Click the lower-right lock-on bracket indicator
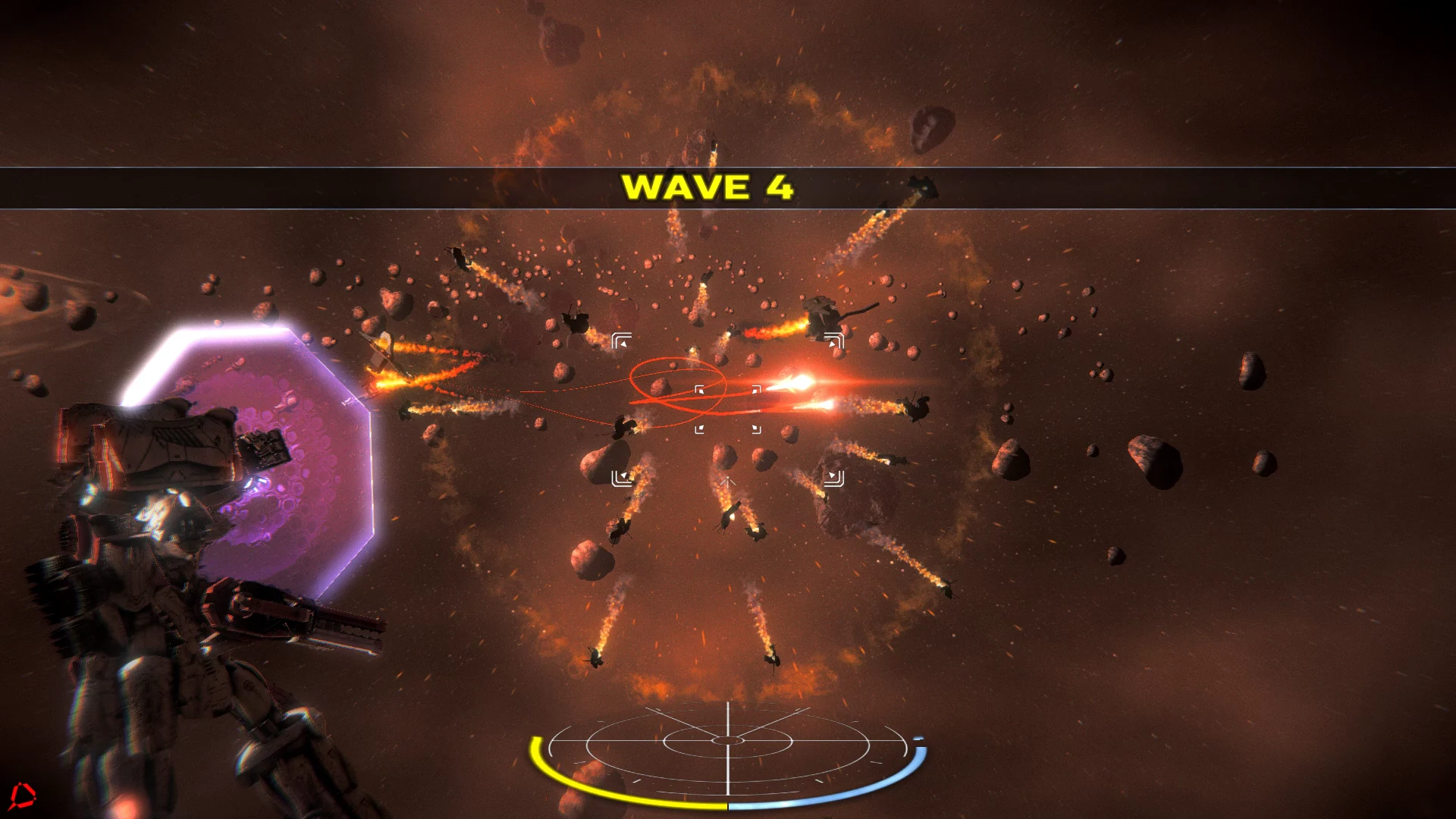This screenshot has height=819, width=1456. pos(834,479)
